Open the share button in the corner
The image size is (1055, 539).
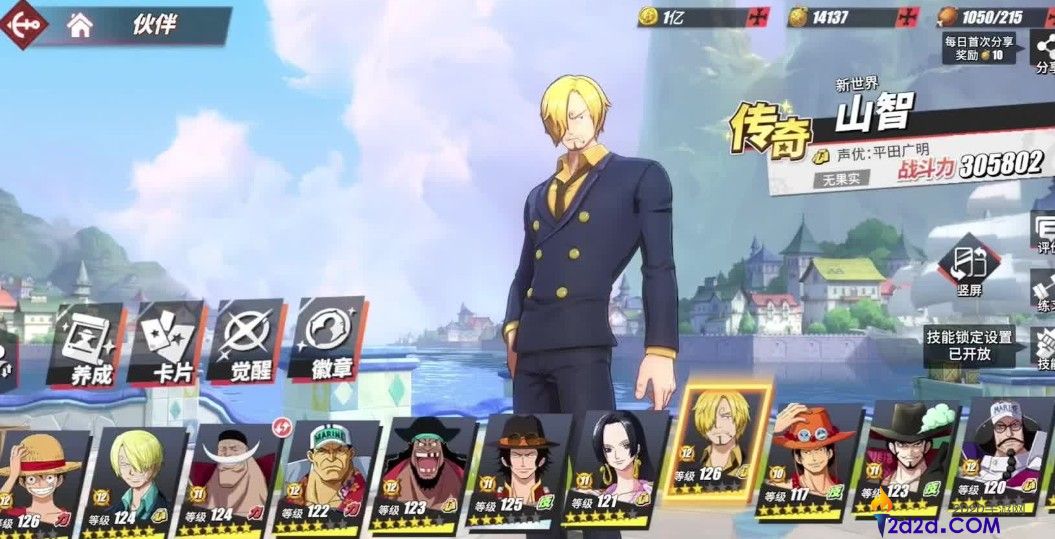[1042, 52]
